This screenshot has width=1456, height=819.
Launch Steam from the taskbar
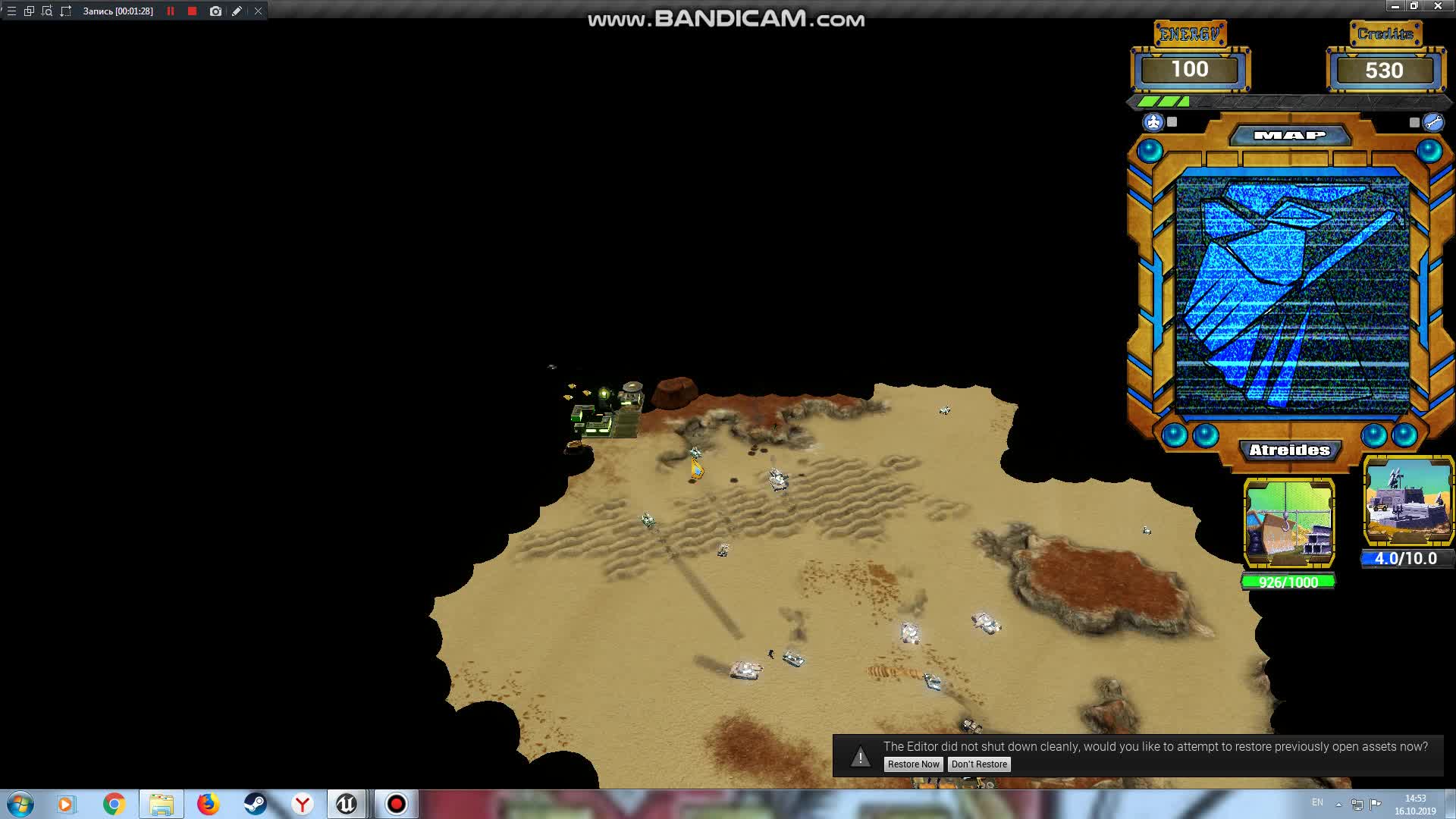(253, 804)
